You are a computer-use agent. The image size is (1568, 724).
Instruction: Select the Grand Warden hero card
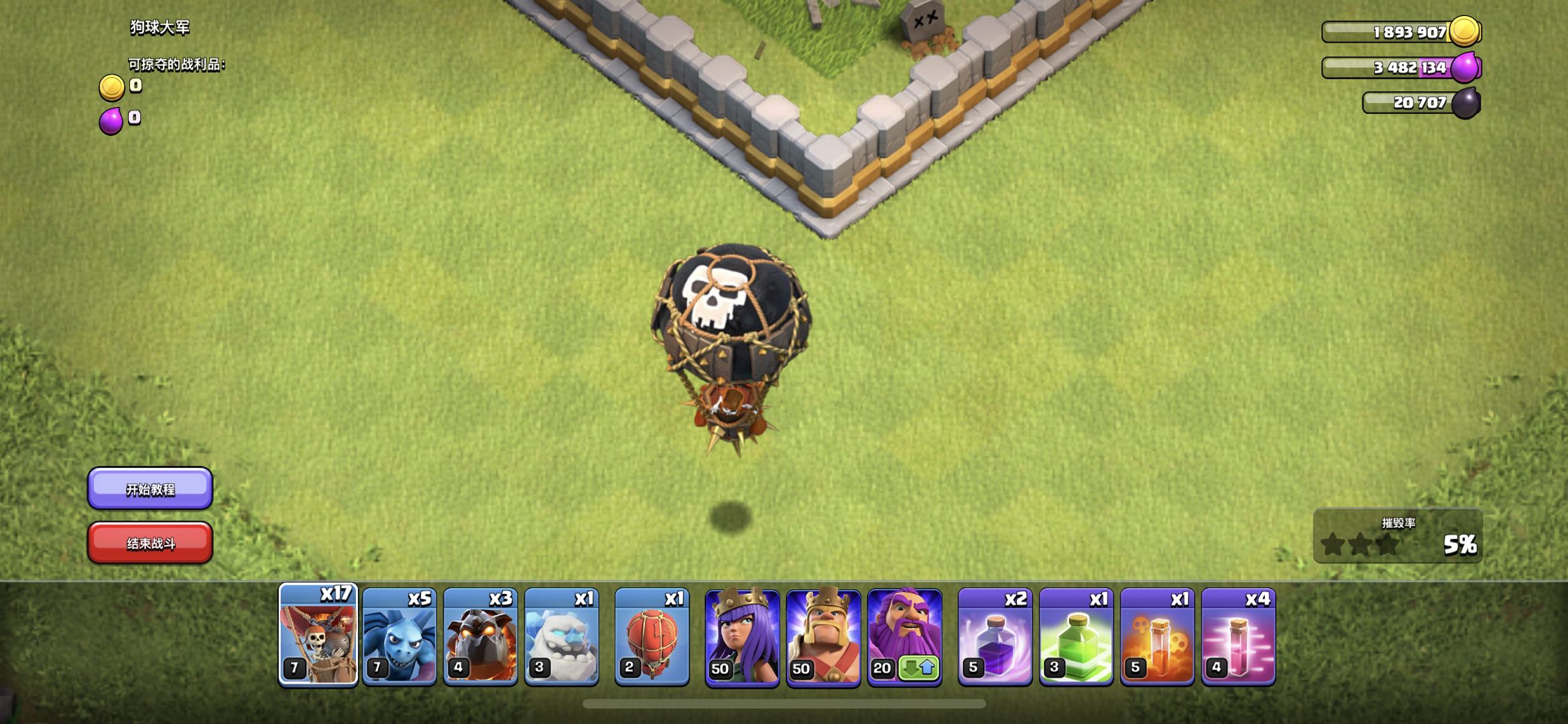point(904,637)
